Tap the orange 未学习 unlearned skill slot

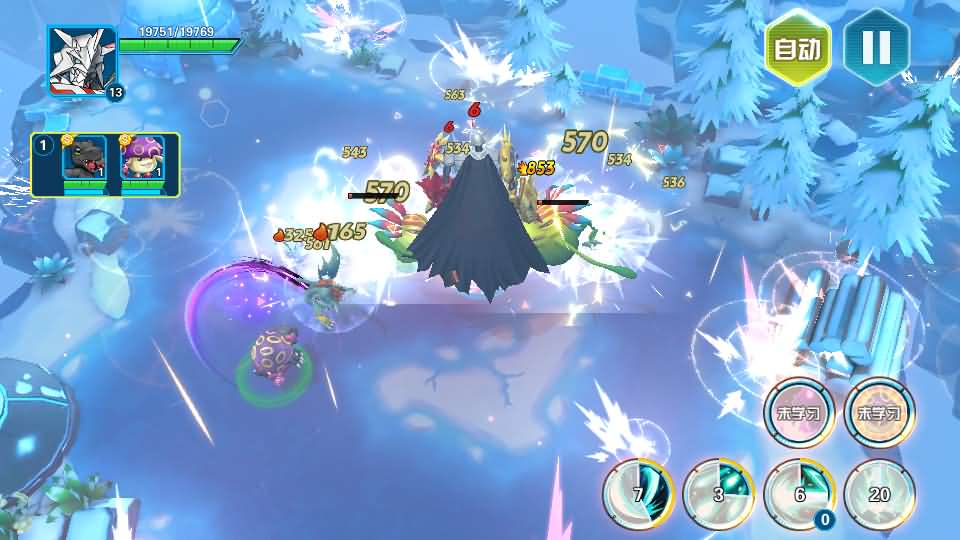click(879, 413)
